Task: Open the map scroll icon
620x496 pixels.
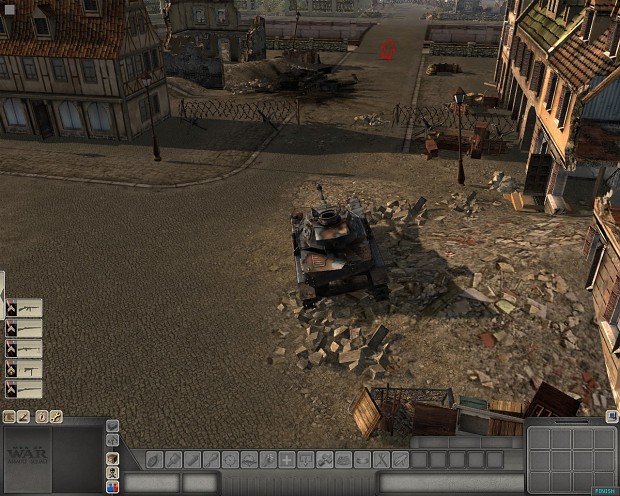Action: pos(9,416)
